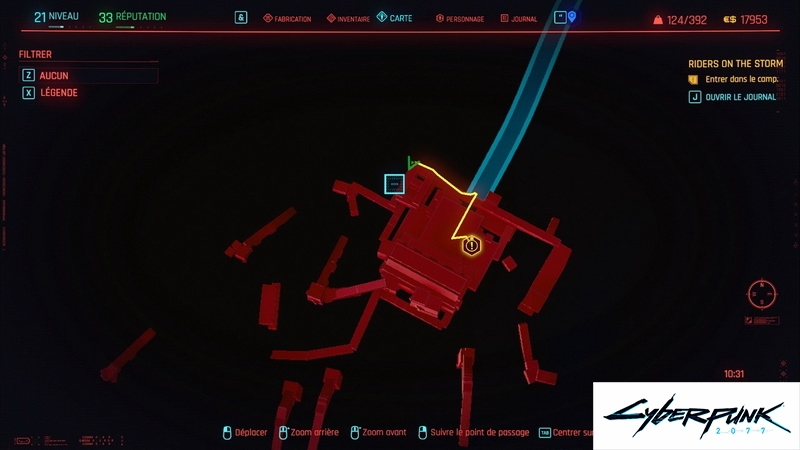Image resolution: width=800 pixels, height=450 pixels.
Task: Click the cyan square map marker
Action: [x=394, y=184]
